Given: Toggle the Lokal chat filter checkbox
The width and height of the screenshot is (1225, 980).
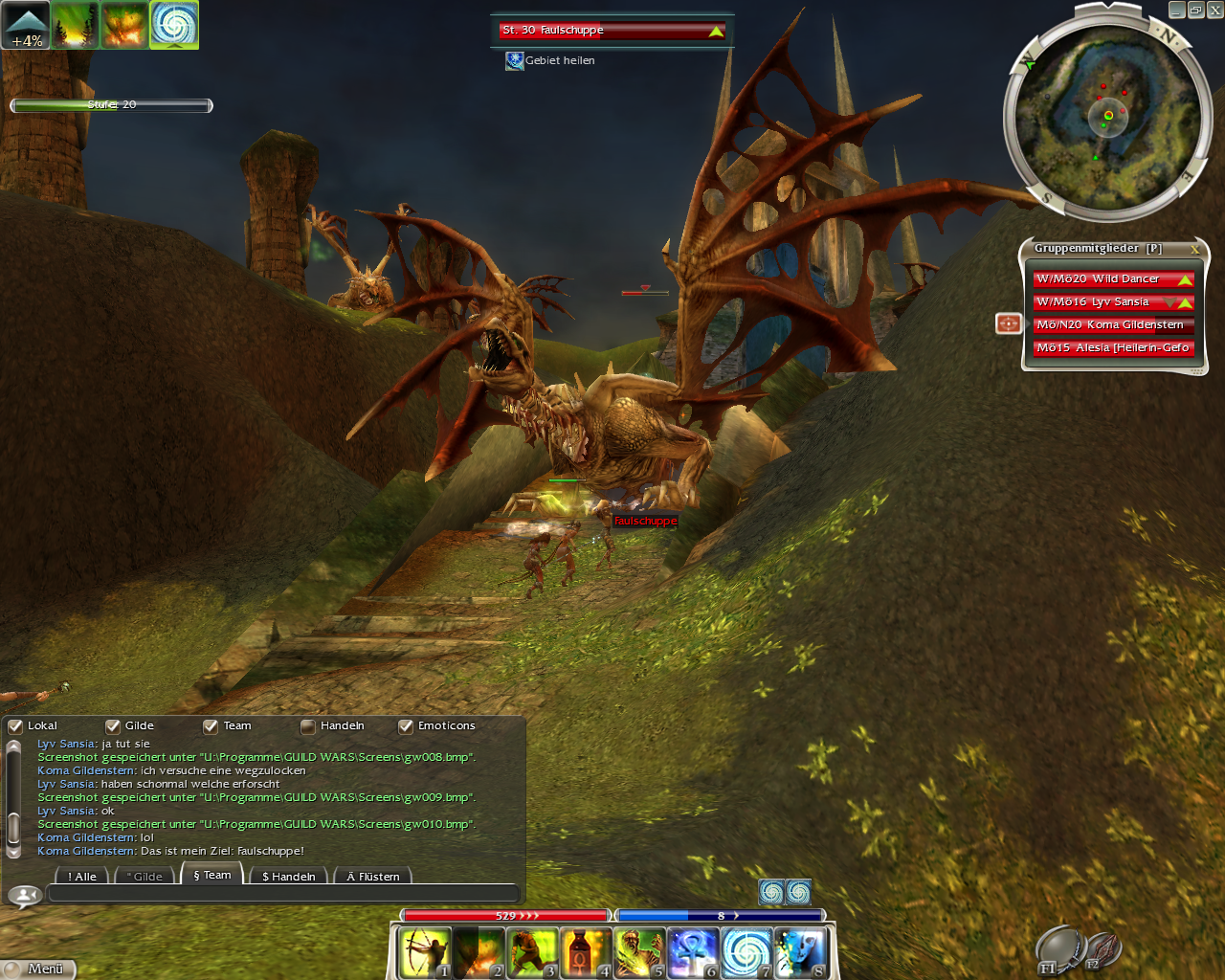Looking at the screenshot, I should [15, 726].
